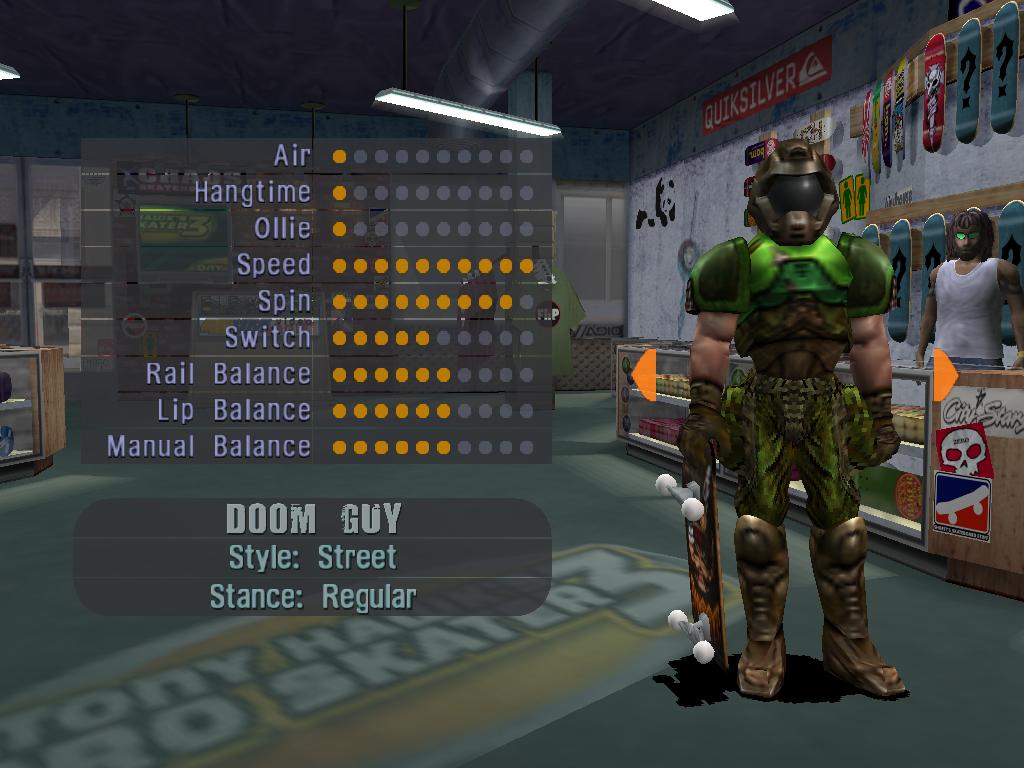Click the left orange arrow for previous skater
The width and height of the screenshot is (1024, 768).
pyautogui.click(x=643, y=374)
